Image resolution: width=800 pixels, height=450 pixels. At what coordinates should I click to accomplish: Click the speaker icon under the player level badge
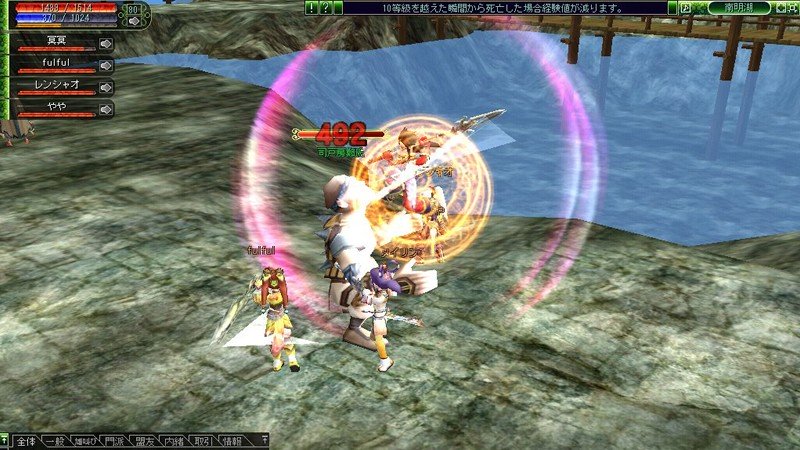tap(134, 20)
